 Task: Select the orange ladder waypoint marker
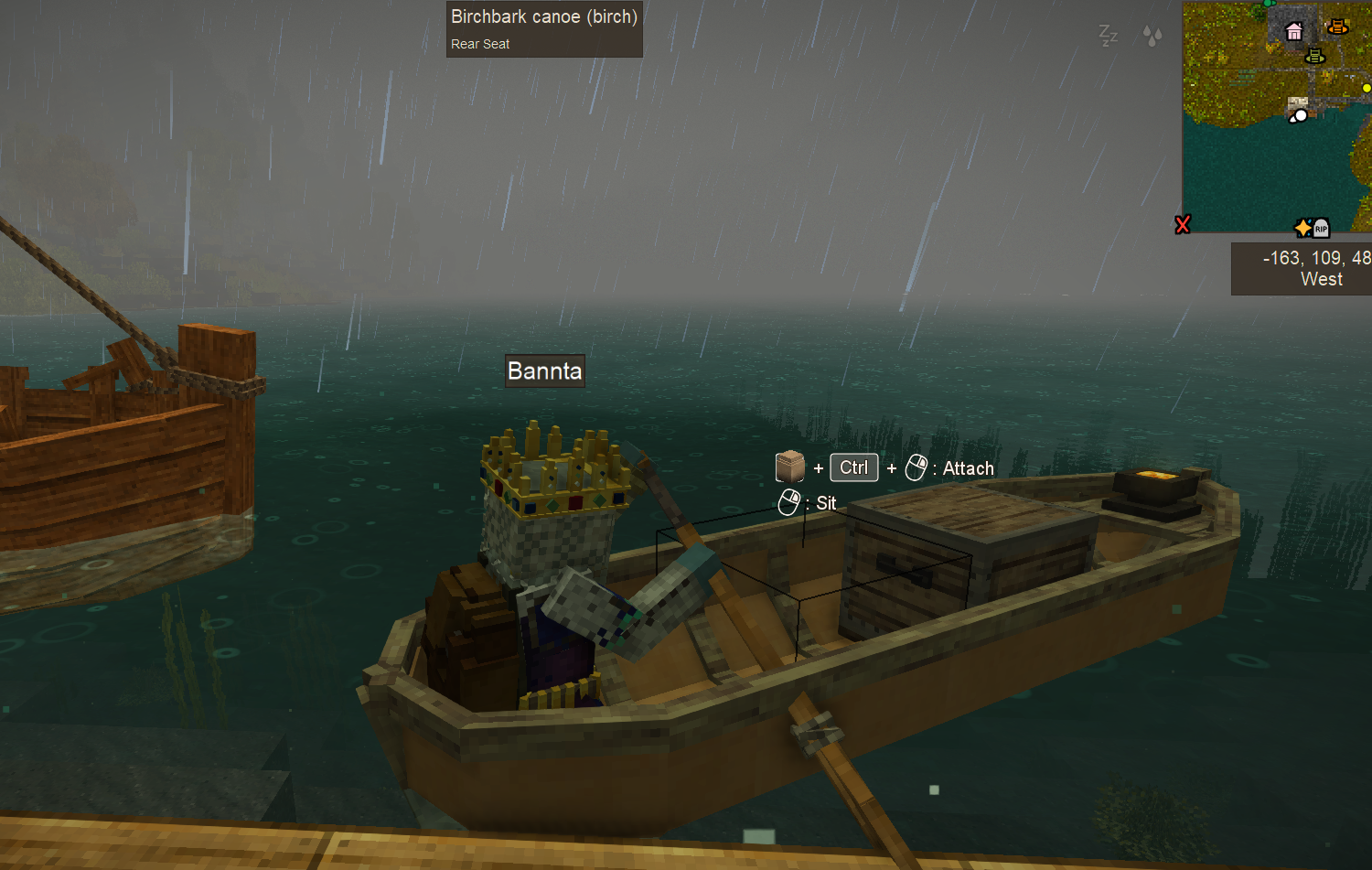[x=1337, y=27]
